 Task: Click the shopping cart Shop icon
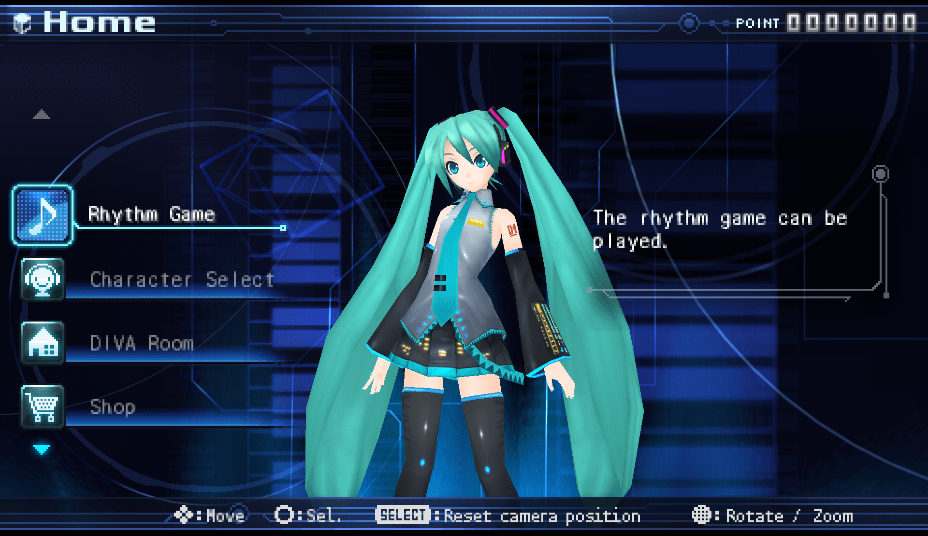(x=43, y=407)
